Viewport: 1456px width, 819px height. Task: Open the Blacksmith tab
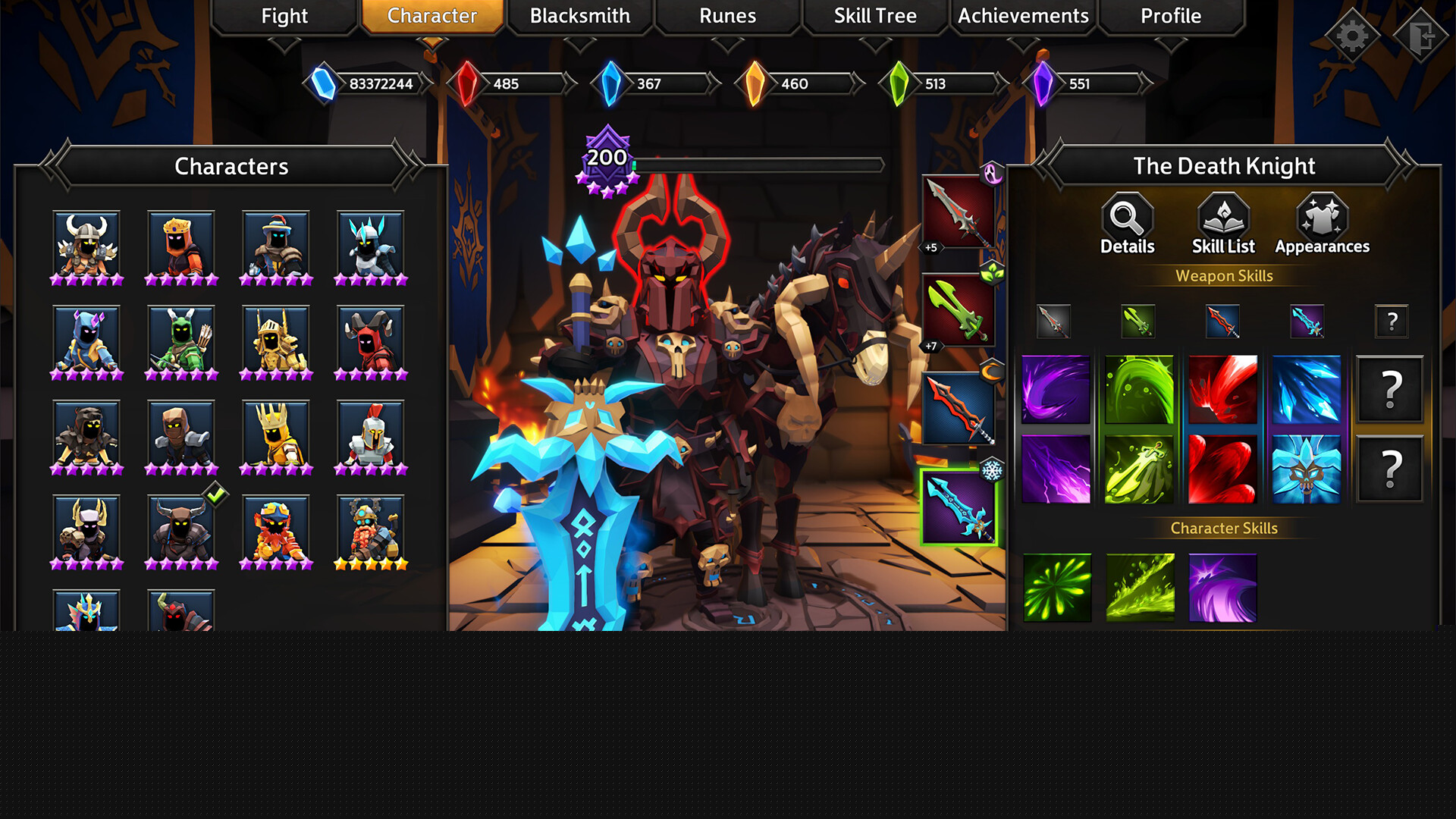[579, 16]
